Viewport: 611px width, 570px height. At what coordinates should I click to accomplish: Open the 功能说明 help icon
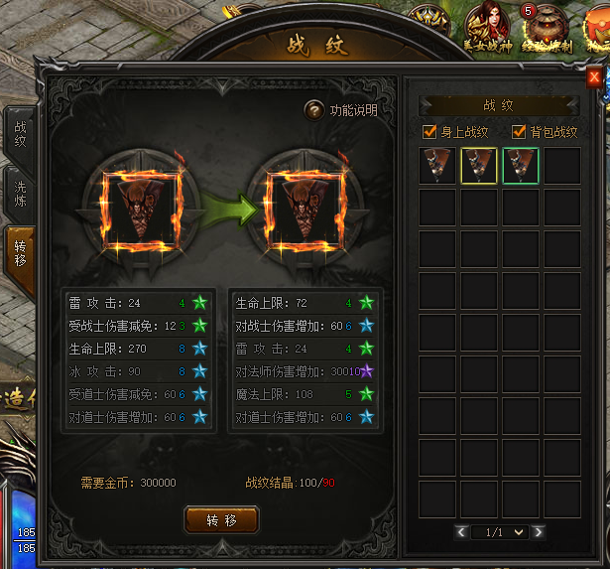coord(314,110)
